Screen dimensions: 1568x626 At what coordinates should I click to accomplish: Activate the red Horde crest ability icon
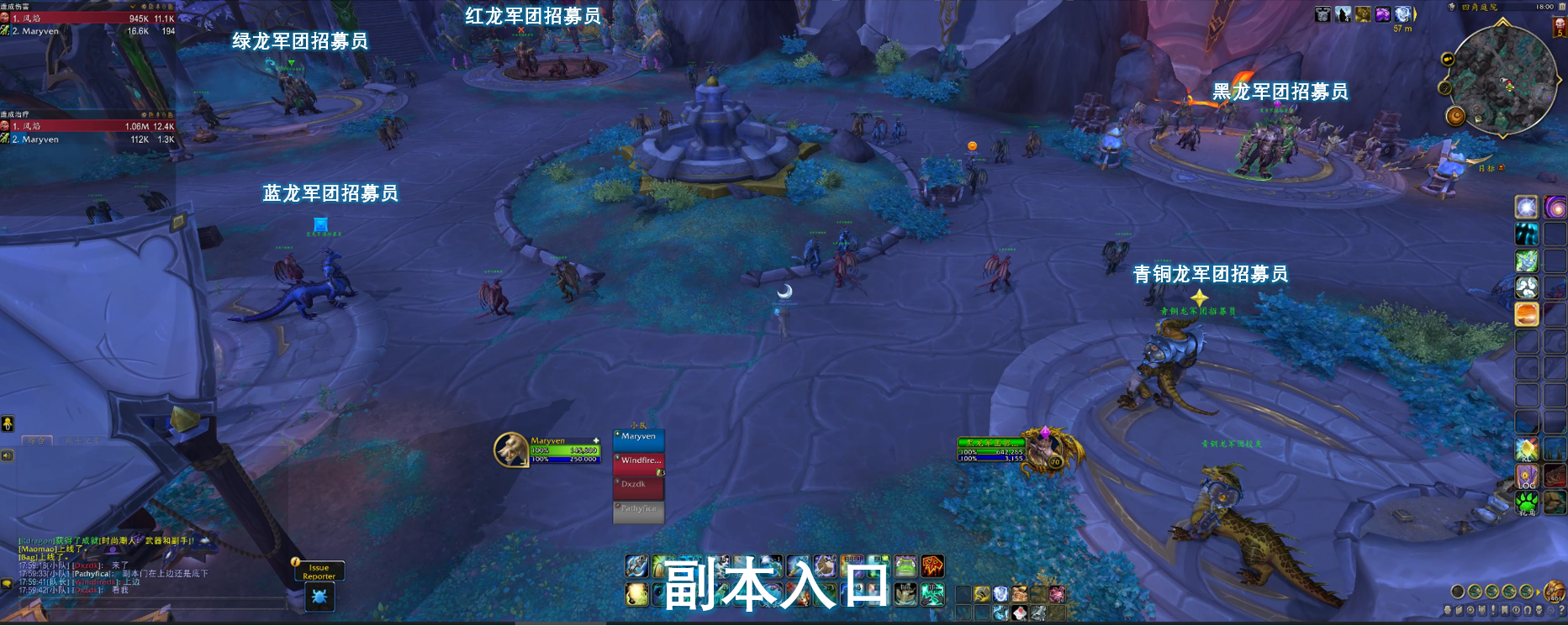[932, 566]
